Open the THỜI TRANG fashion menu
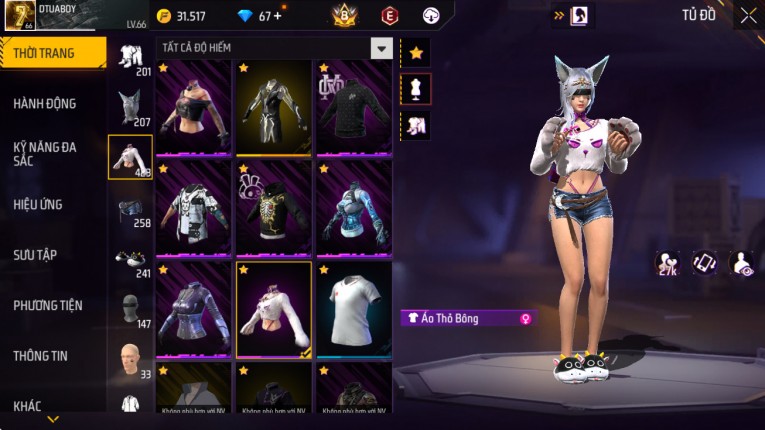Screen dimensions: 765x430 point(52,53)
